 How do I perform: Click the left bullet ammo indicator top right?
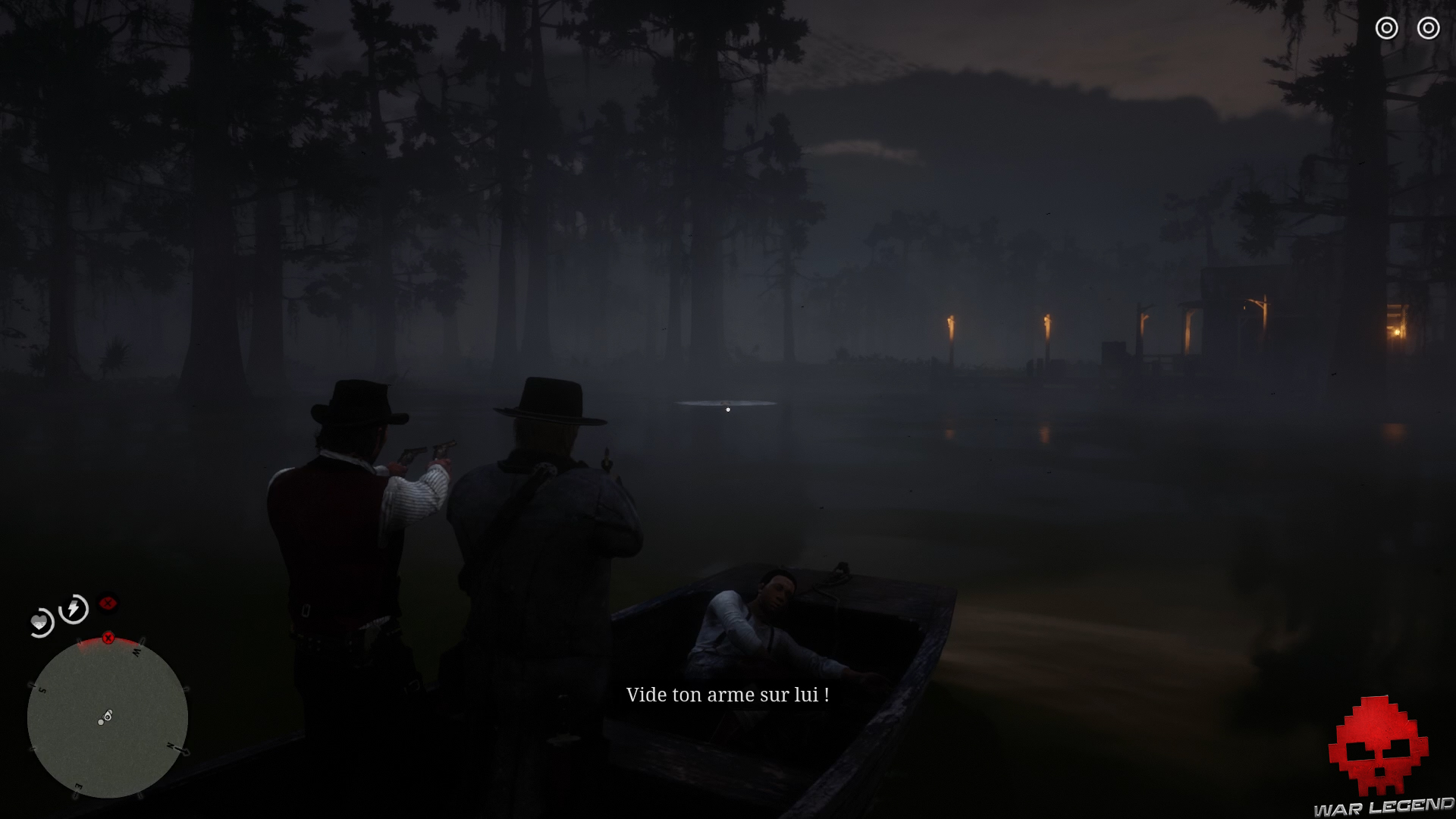(1387, 28)
